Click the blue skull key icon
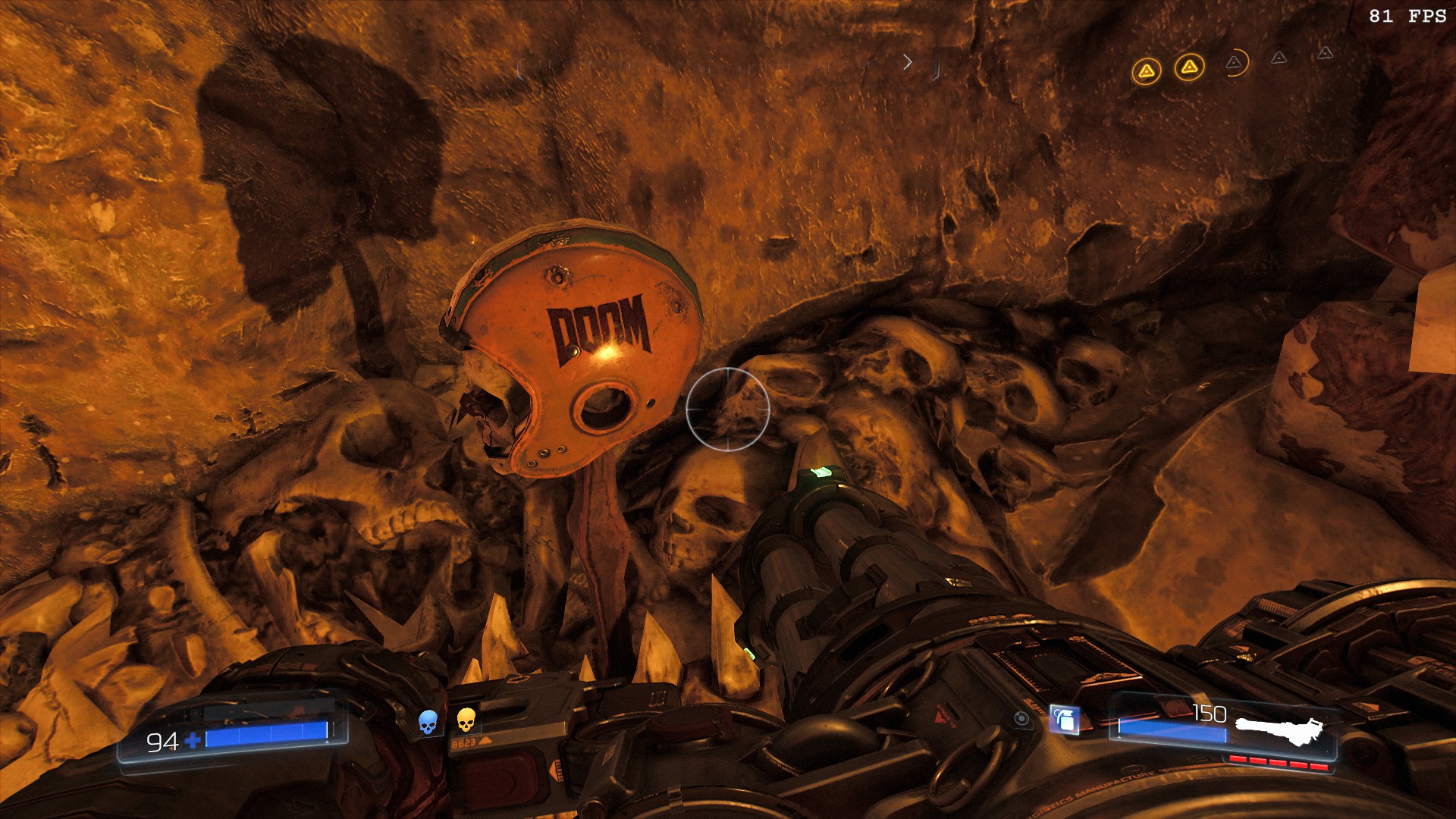The width and height of the screenshot is (1456, 819). tap(428, 721)
